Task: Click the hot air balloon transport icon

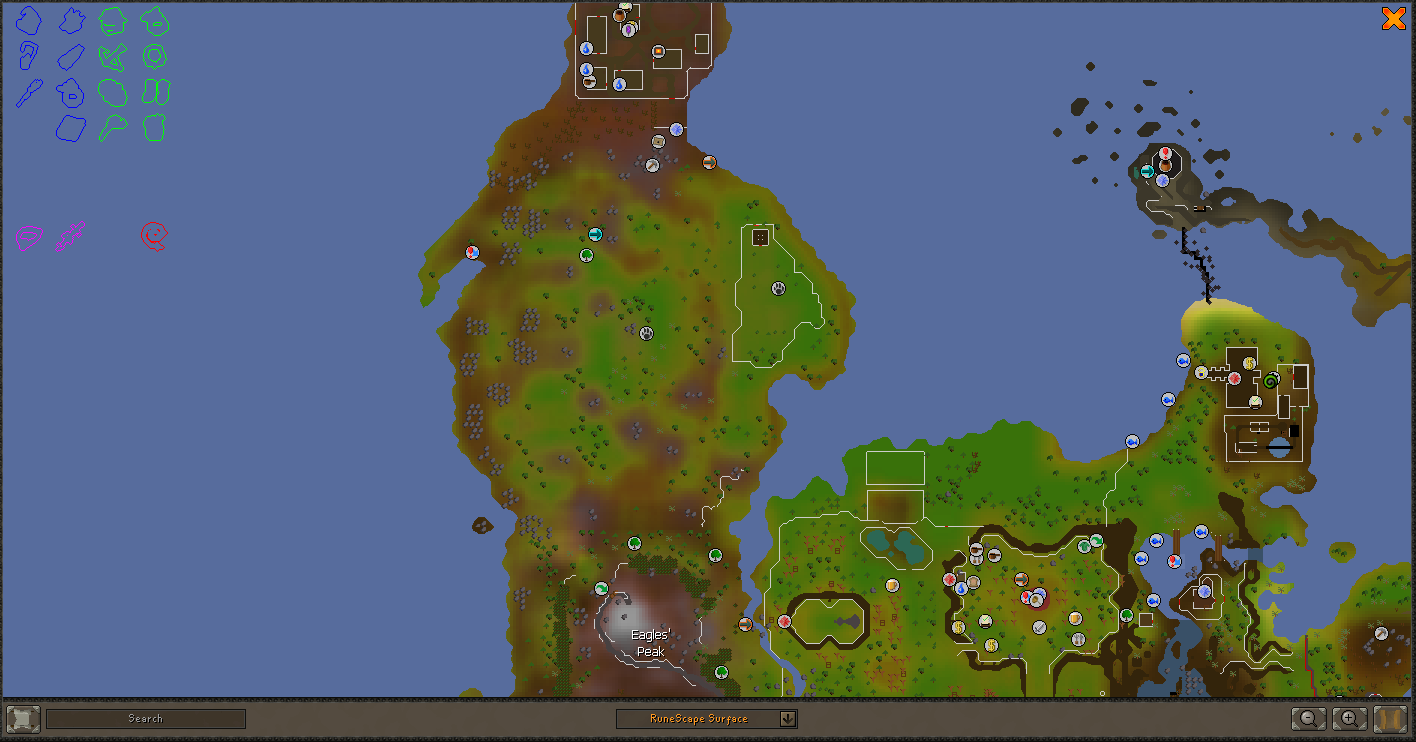Action: (x=1025, y=597)
